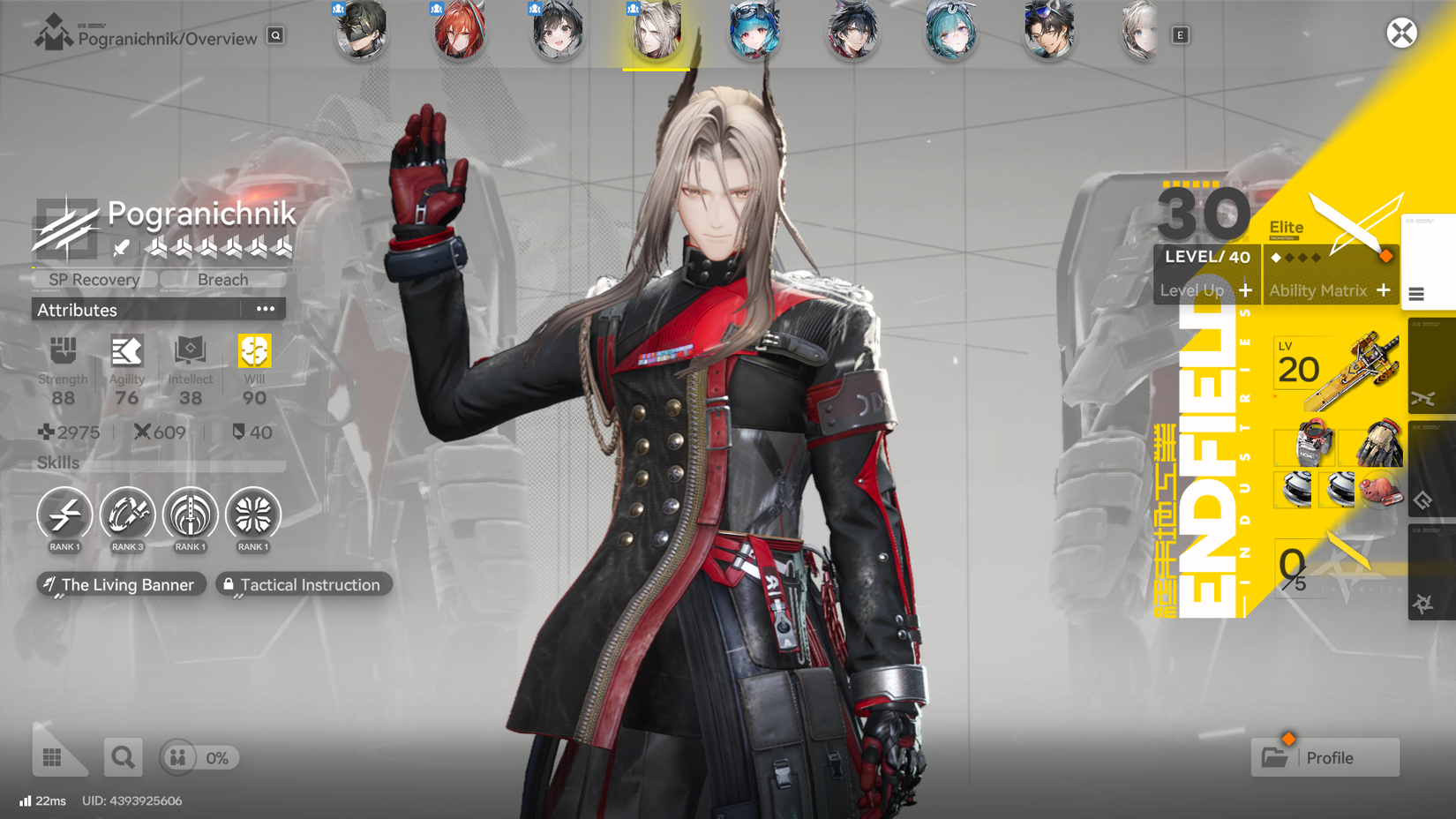This screenshot has height=819, width=1456.
Task: Select the Agility attribute icon
Action: pos(126,351)
